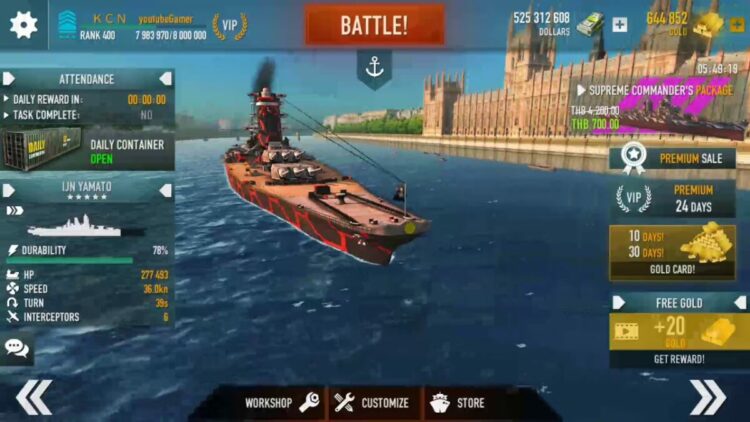Open the Premium Sale banner

[x=672, y=157]
